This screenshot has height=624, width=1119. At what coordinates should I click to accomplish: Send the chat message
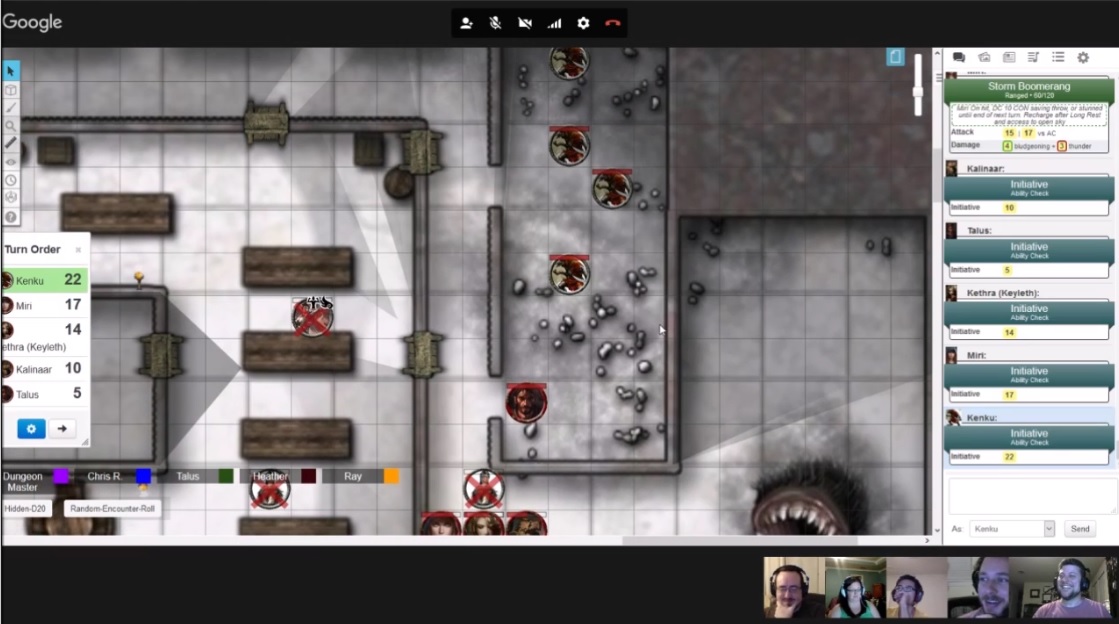pos(1080,529)
